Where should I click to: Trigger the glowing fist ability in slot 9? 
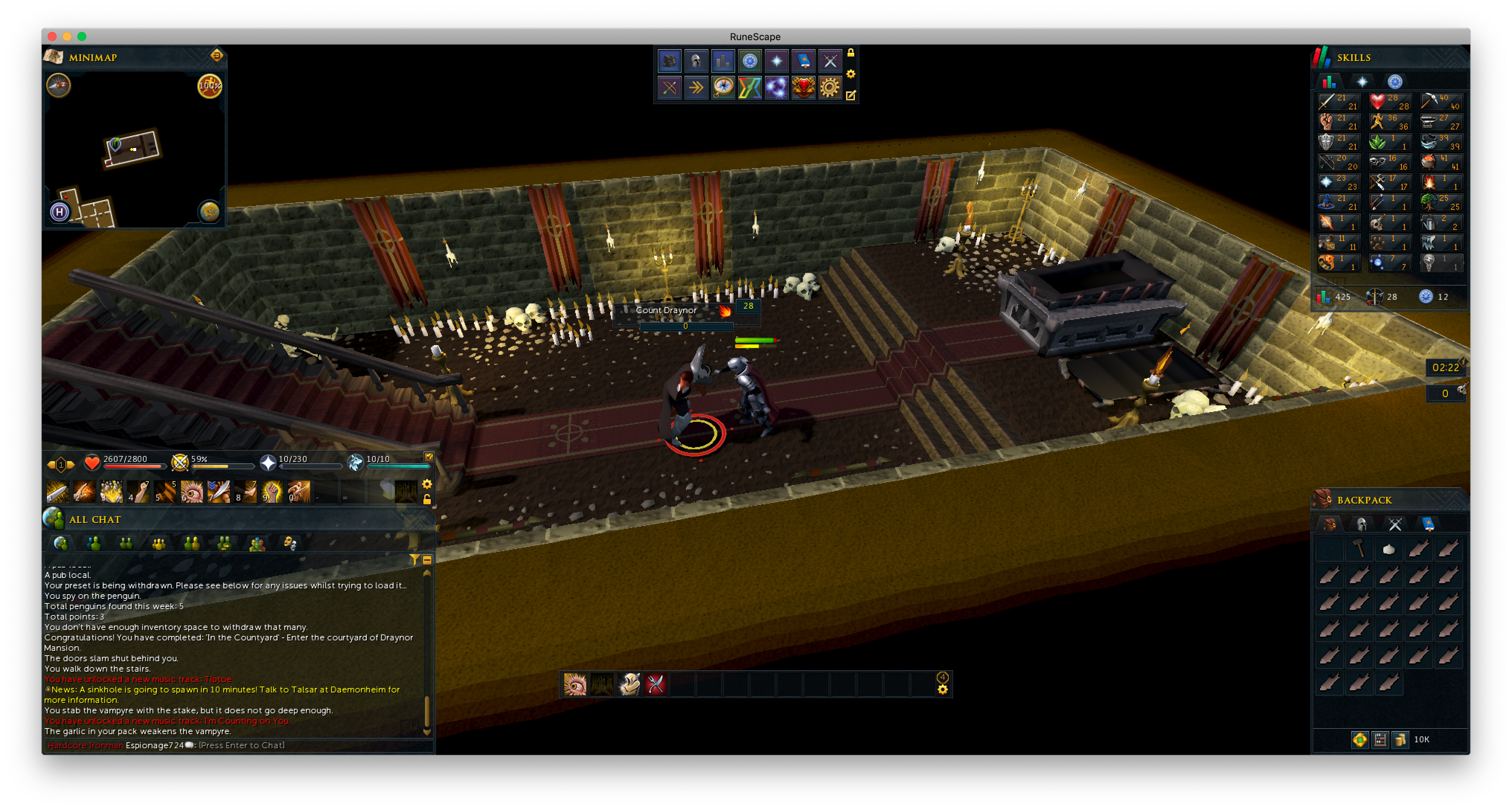point(272,492)
